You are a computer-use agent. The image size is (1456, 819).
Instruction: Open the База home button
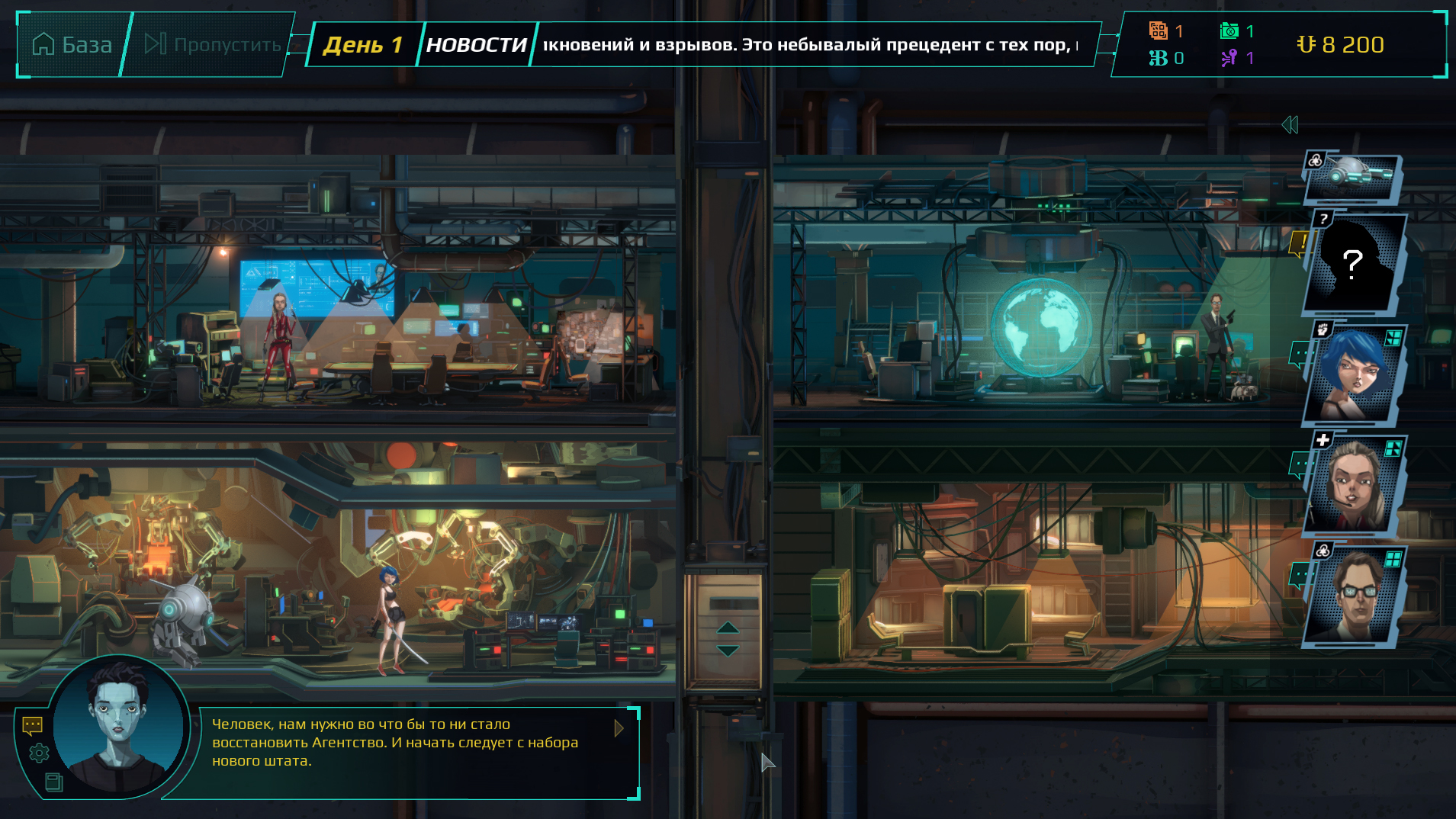tap(72, 45)
